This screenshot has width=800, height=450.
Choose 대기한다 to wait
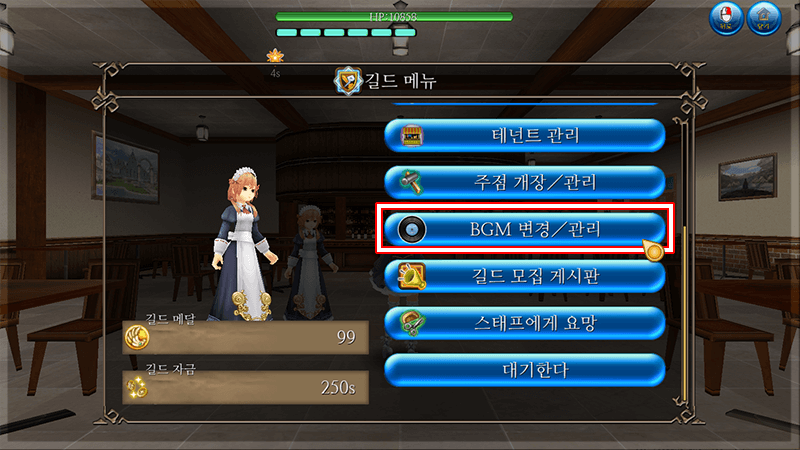click(525, 370)
